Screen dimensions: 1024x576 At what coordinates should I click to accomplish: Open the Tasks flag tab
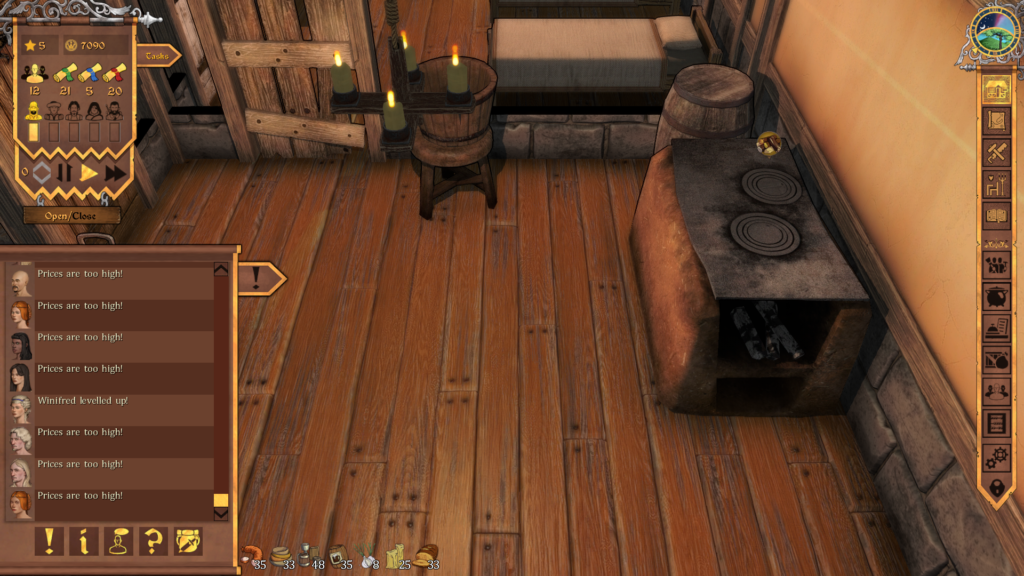(156, 56)
